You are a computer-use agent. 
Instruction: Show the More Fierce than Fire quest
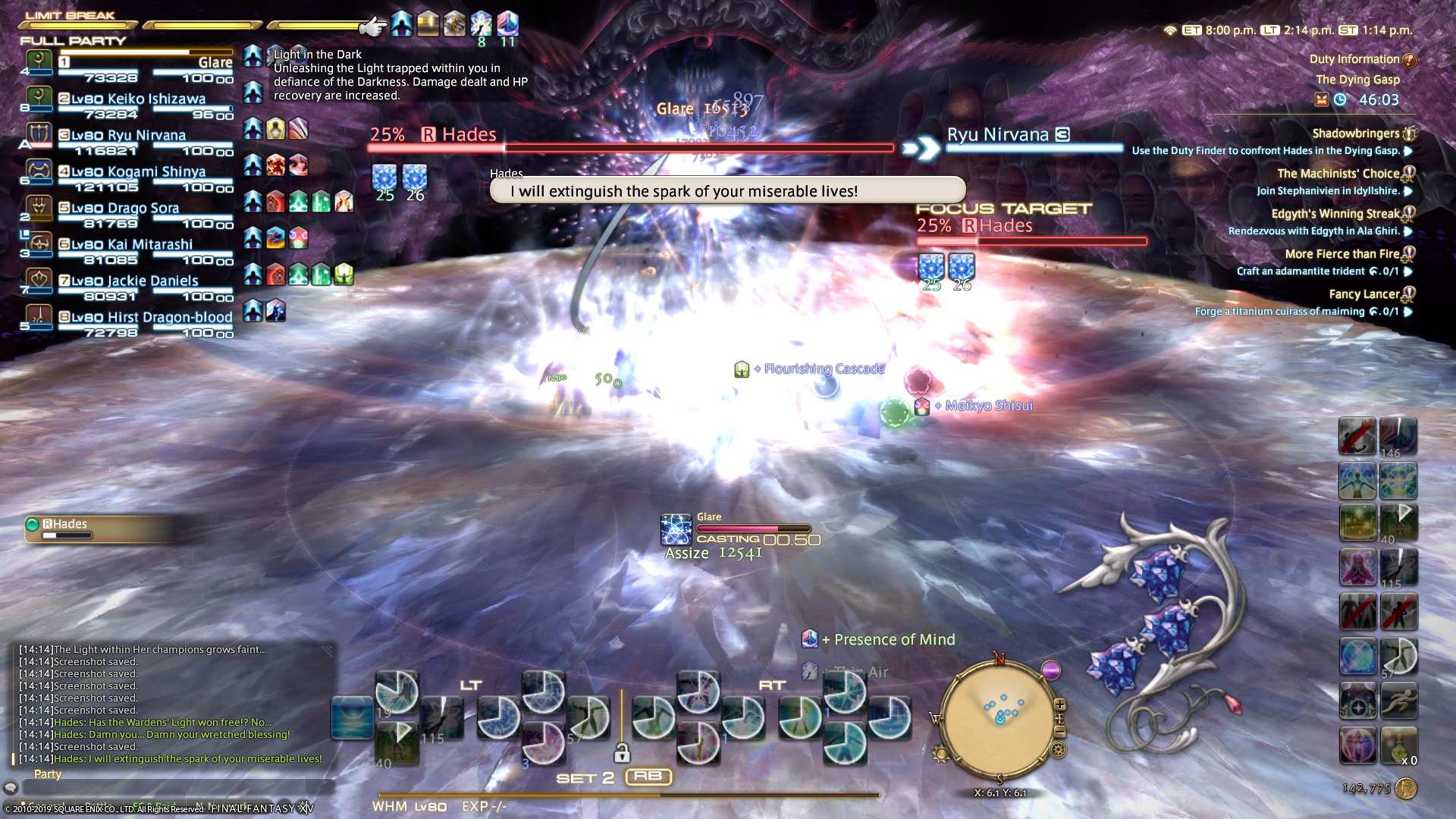pyautogui.click(x=1341, y=254)
